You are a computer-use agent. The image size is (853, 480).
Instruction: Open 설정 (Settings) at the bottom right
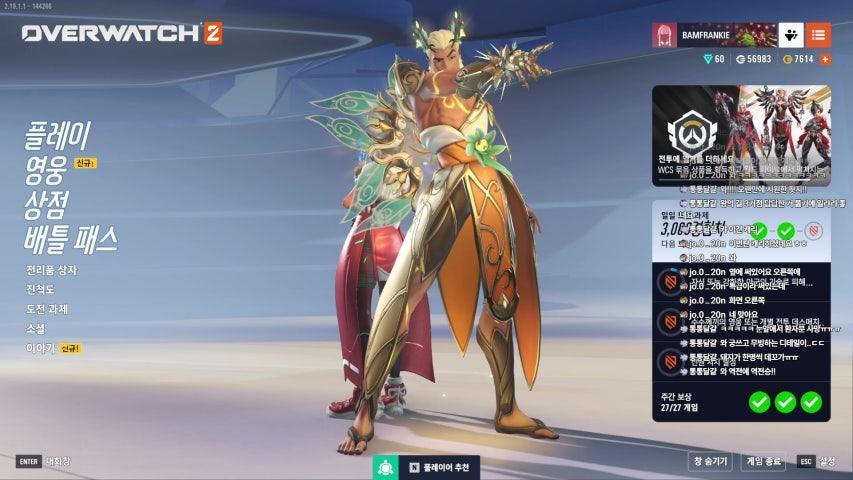817,461
